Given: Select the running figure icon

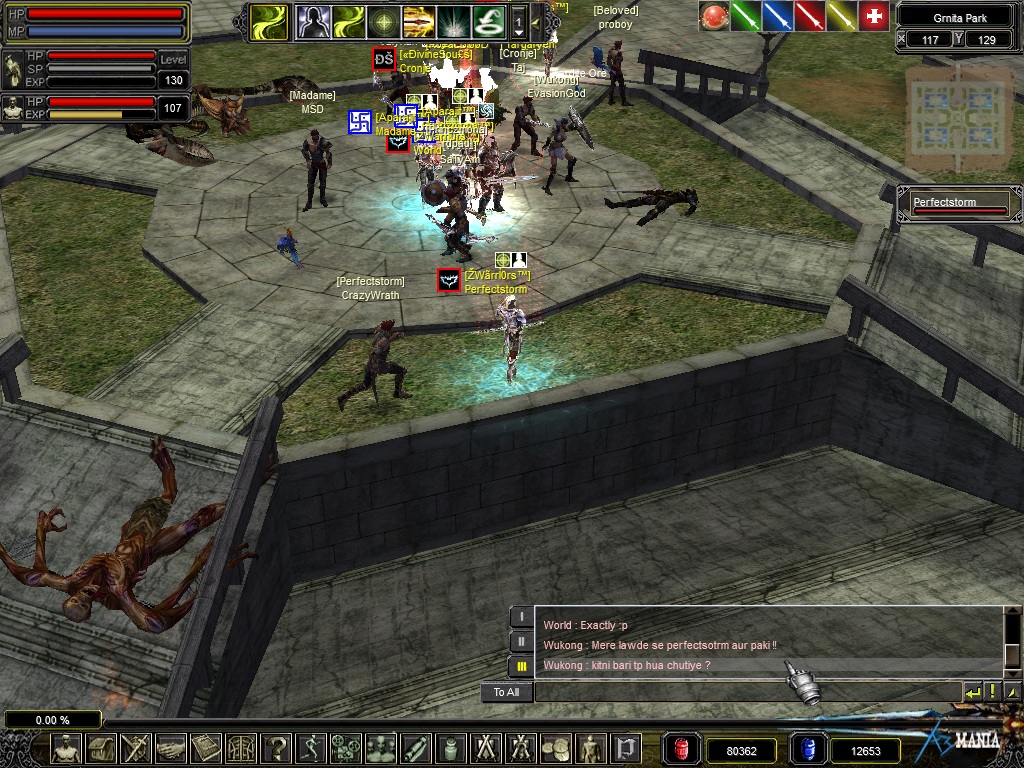Looking at the screenshot, I should tap(313, 747).
